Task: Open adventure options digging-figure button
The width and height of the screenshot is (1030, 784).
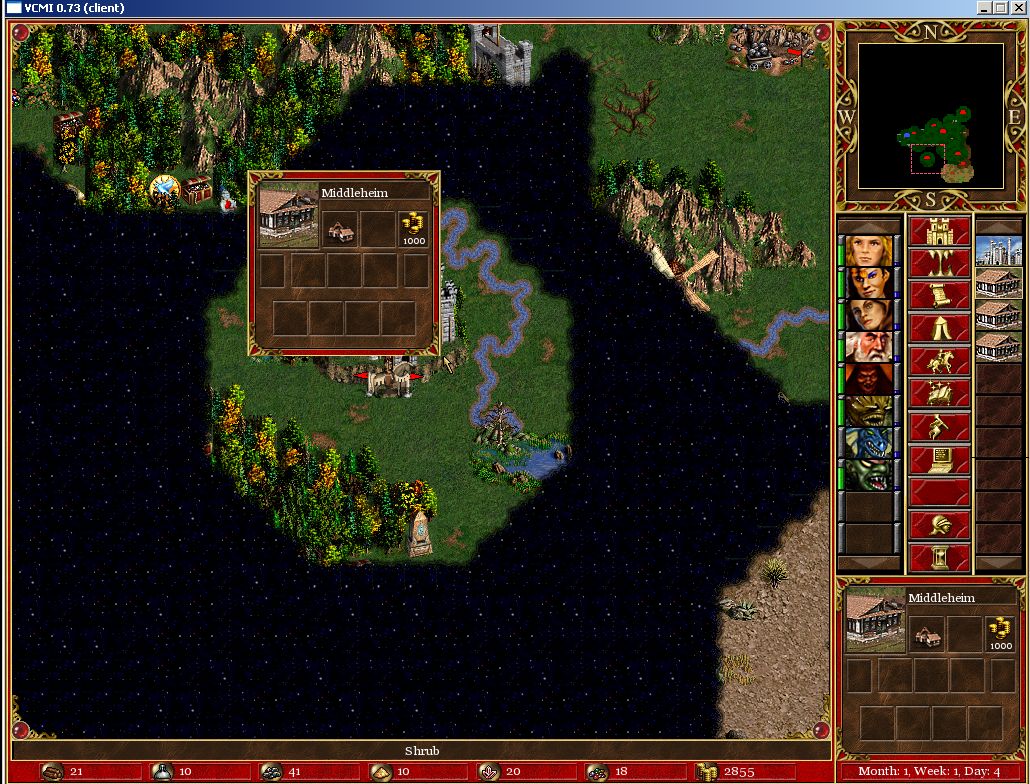Action: (939, 427)
